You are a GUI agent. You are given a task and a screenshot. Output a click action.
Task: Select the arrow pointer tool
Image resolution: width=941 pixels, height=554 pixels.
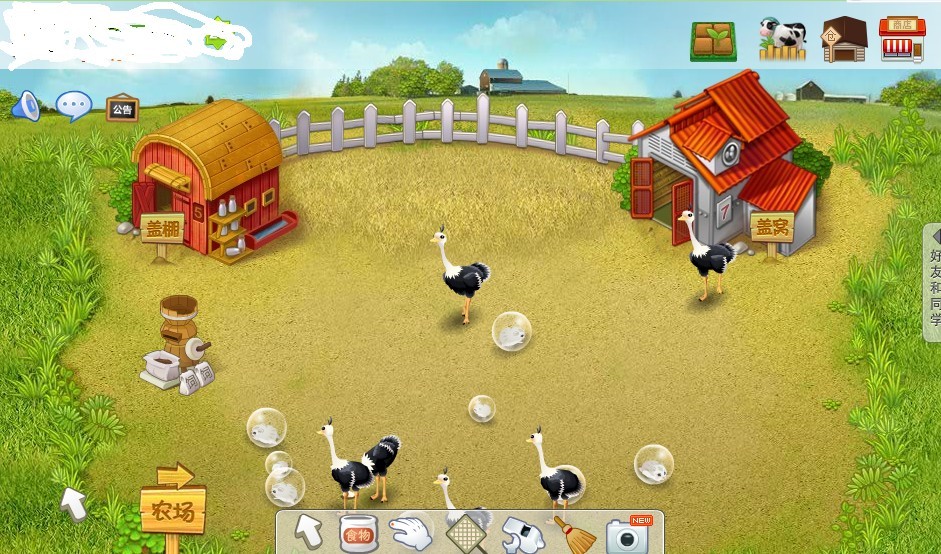(311, 534)
